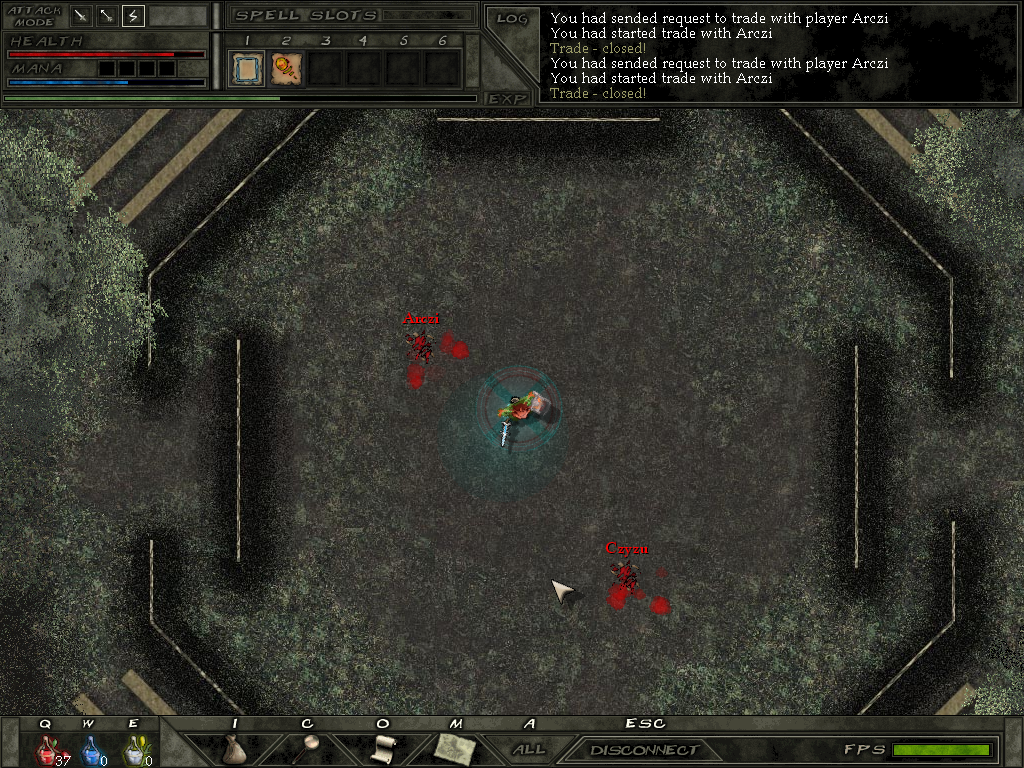Screen dimensions: 1024x768
Task: Switch to the arrow ranged attack mode
Action: coord(107,15)
